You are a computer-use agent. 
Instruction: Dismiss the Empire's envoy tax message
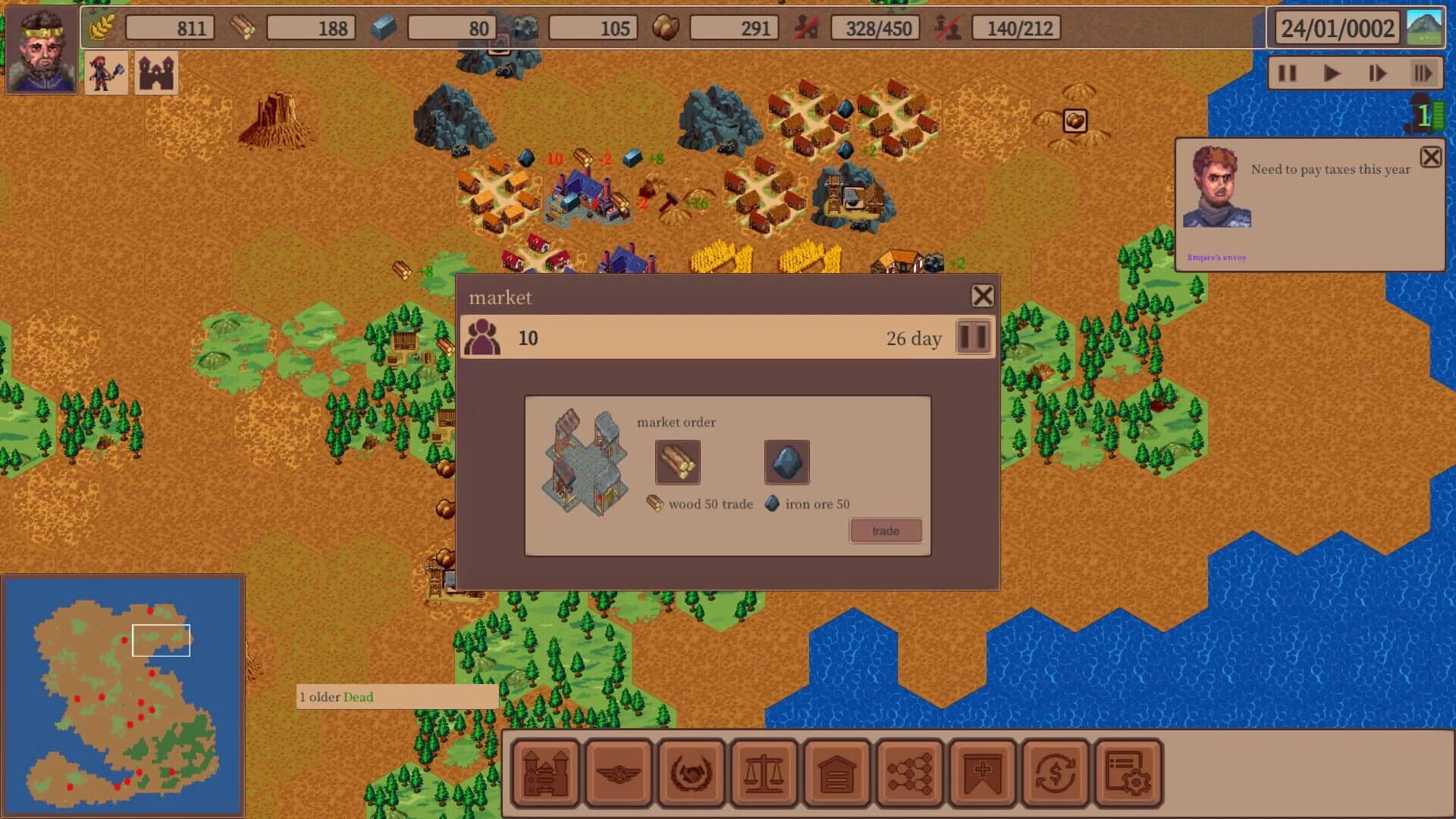coord(1432,157)
